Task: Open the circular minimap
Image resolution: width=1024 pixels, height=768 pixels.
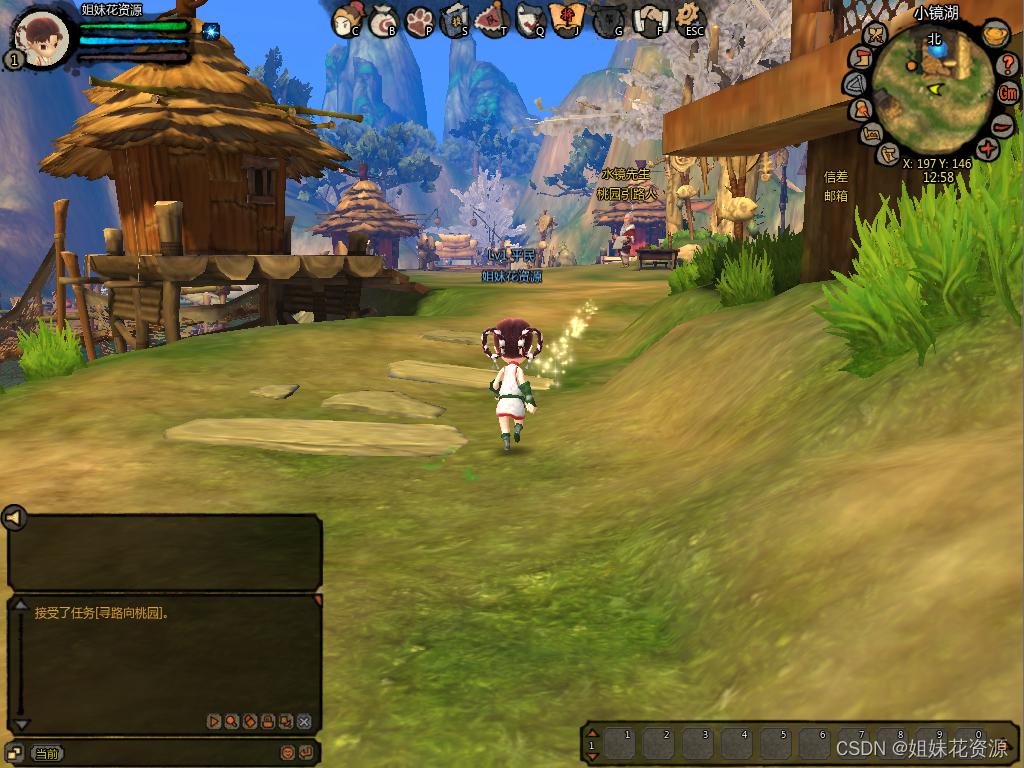Action: 932,89
